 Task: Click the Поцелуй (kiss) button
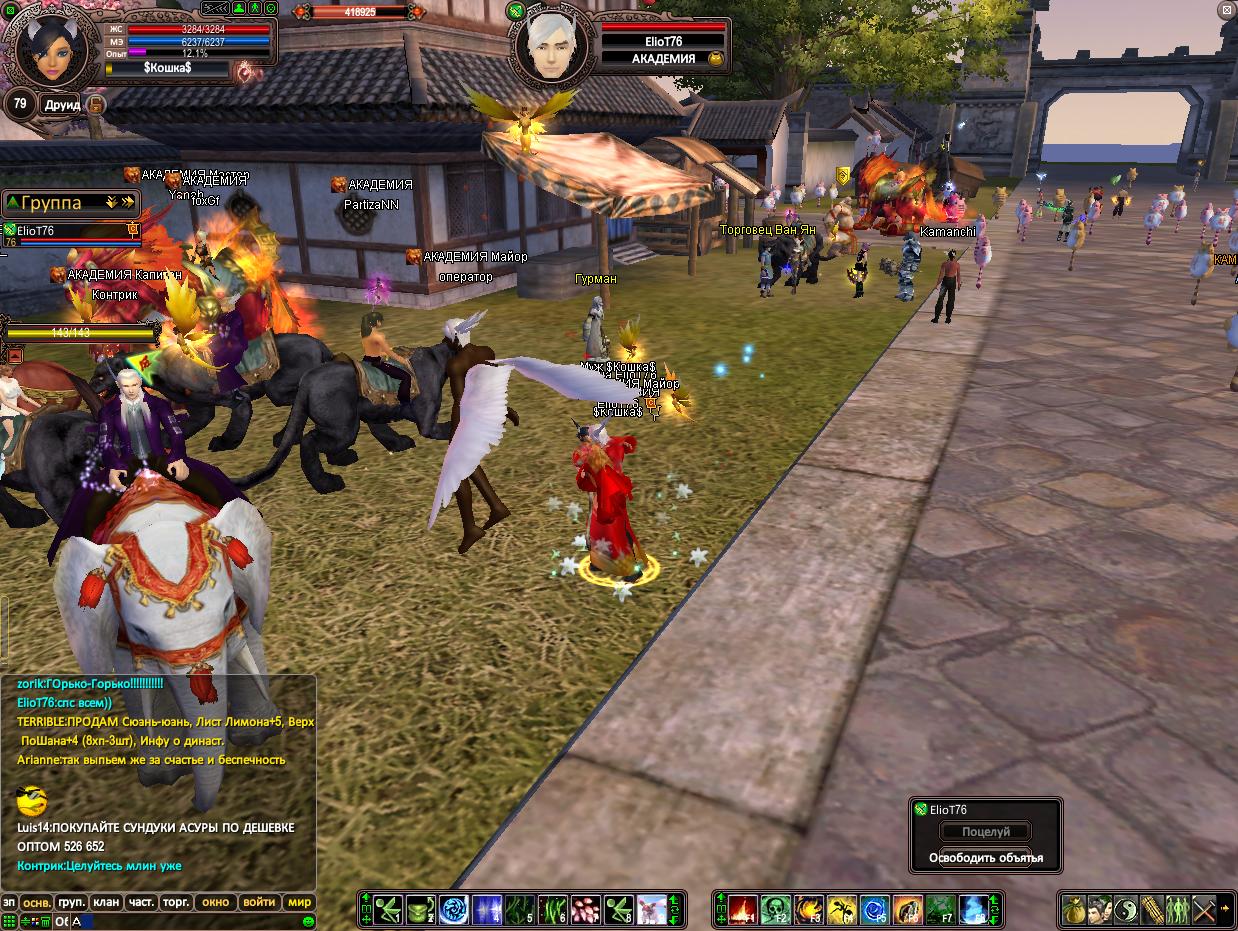pos(986,832)
